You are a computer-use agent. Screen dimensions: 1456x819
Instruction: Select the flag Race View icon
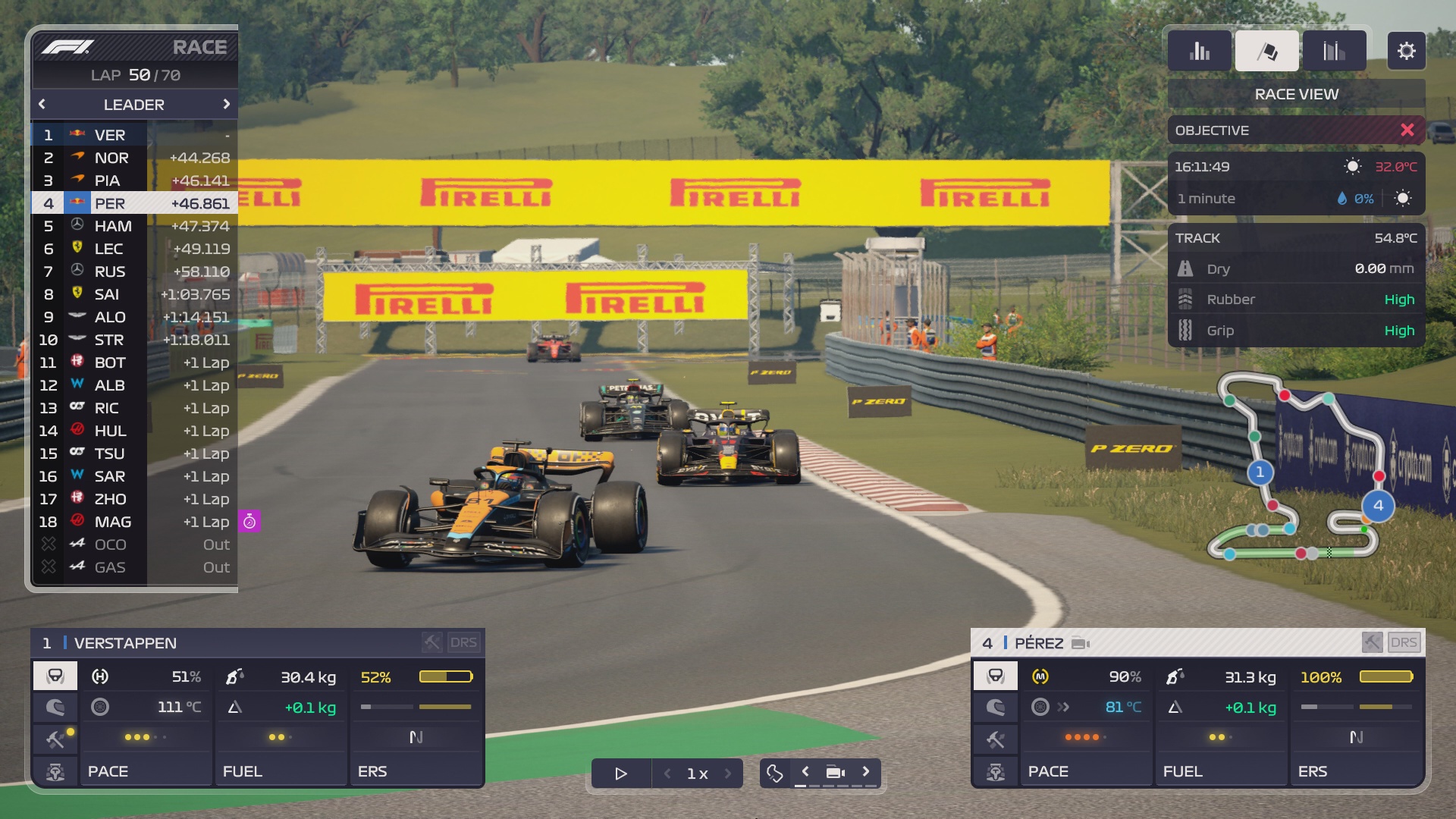tap(1266, 51)
